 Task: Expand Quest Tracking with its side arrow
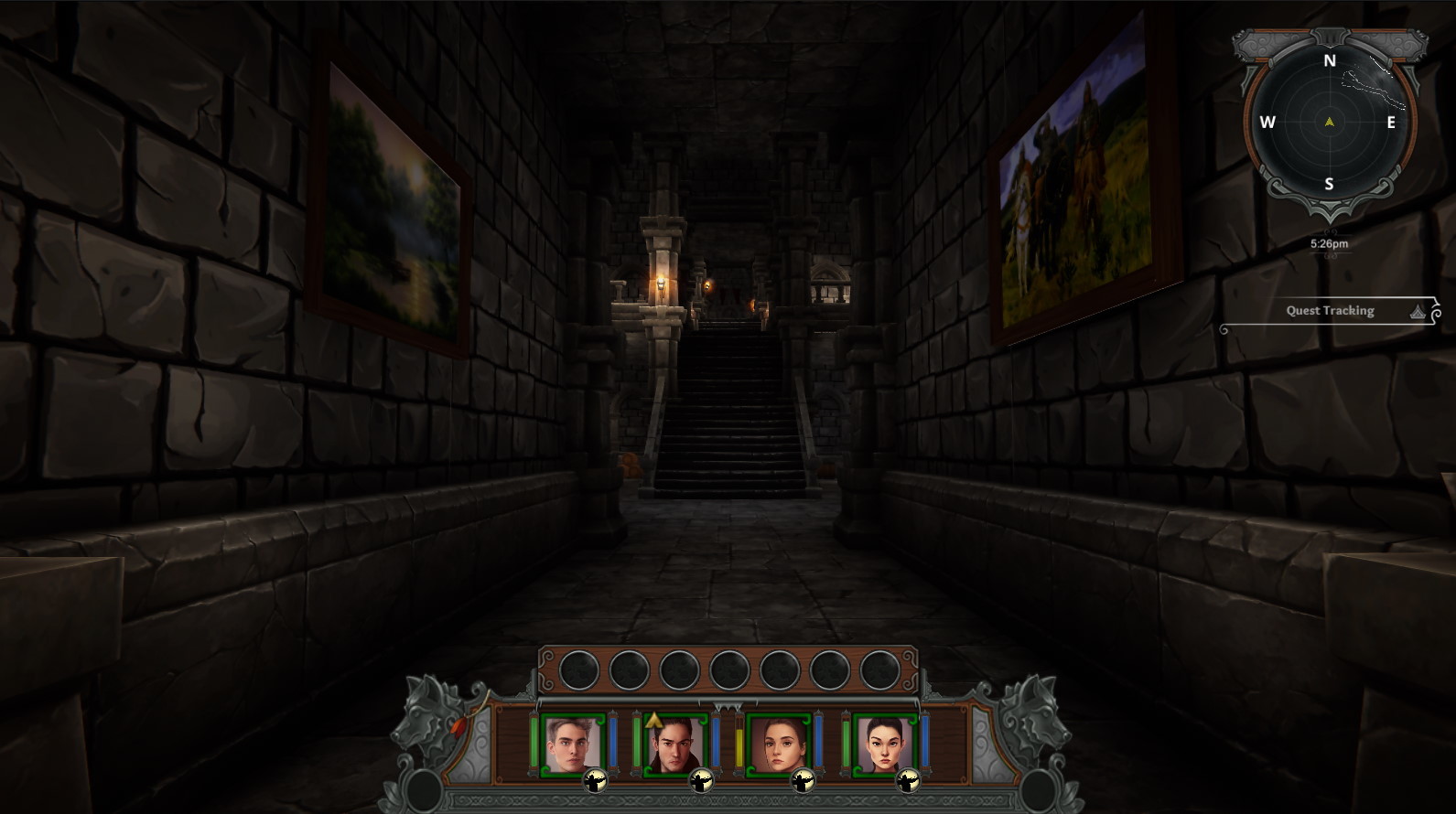pyautogui.click(x=1417, y=311)
